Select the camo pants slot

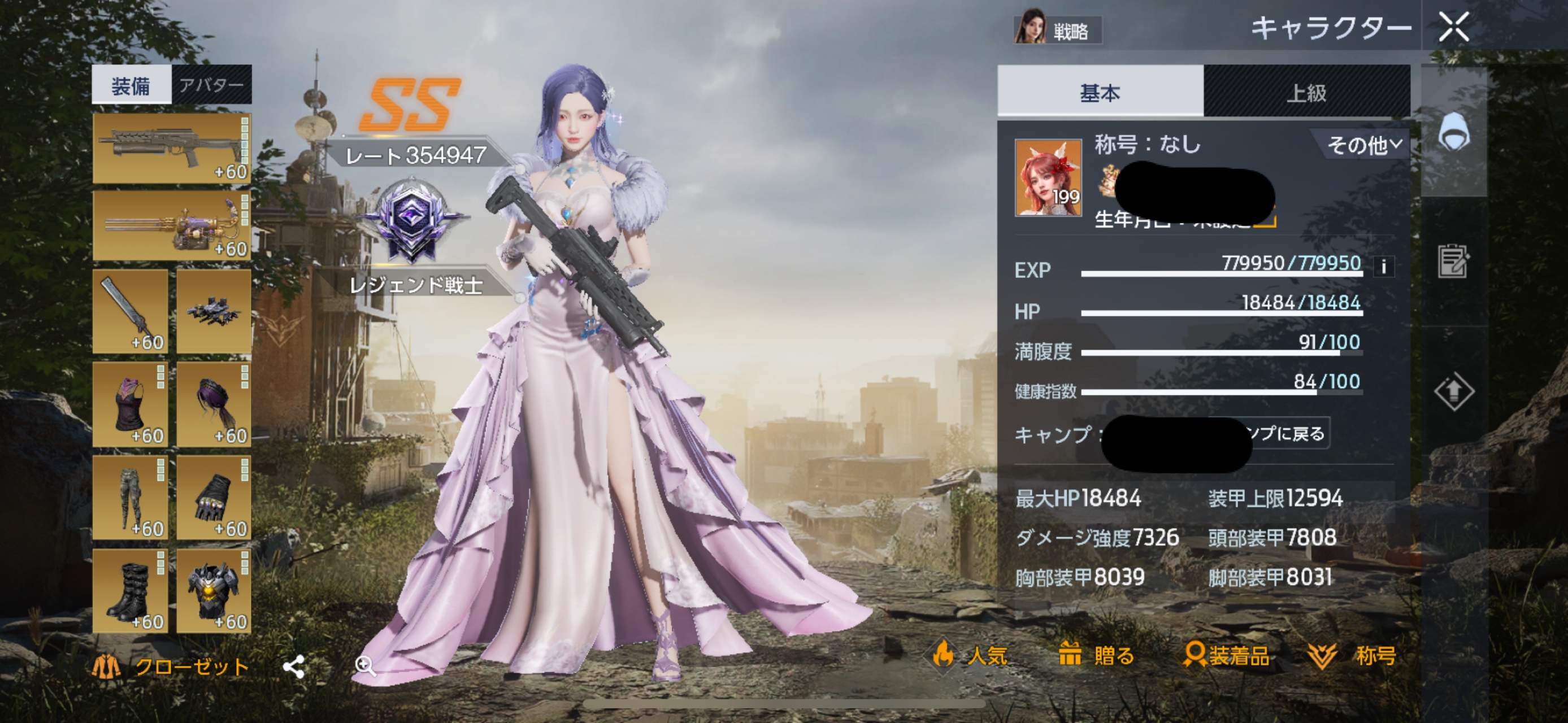click(x=131, y=498)
